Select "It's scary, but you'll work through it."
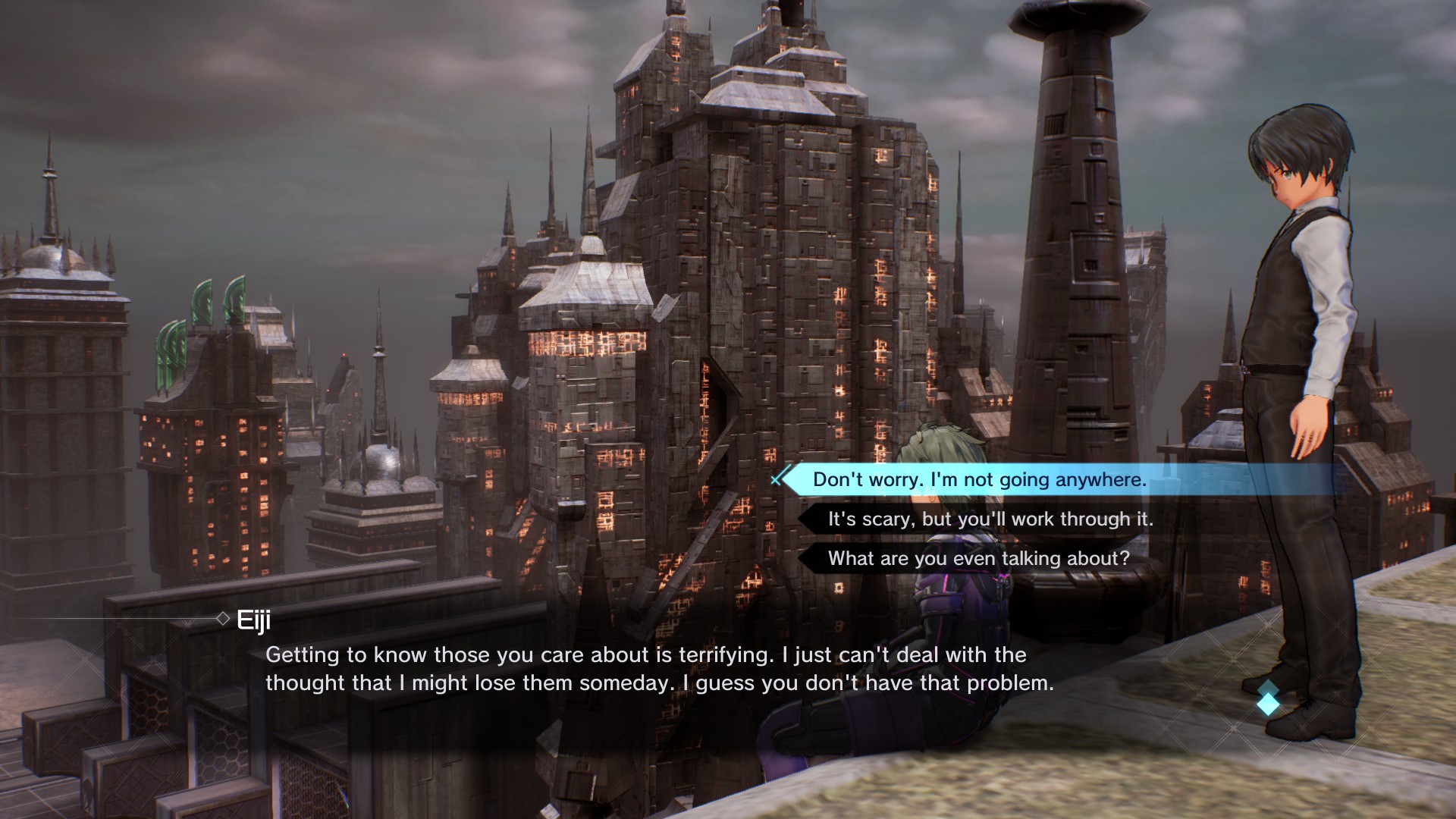Viewport: 1456px width, 819px height. pos(990,519)
